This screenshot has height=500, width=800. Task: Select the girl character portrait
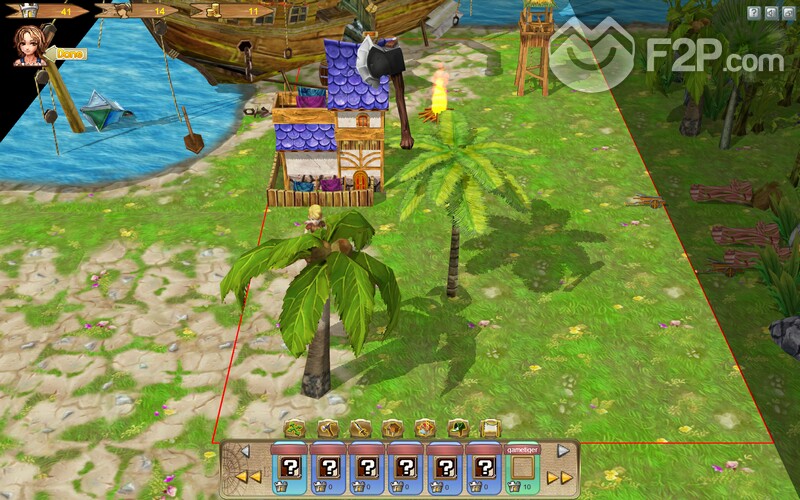pyautogui.click(x=27, y=45)
